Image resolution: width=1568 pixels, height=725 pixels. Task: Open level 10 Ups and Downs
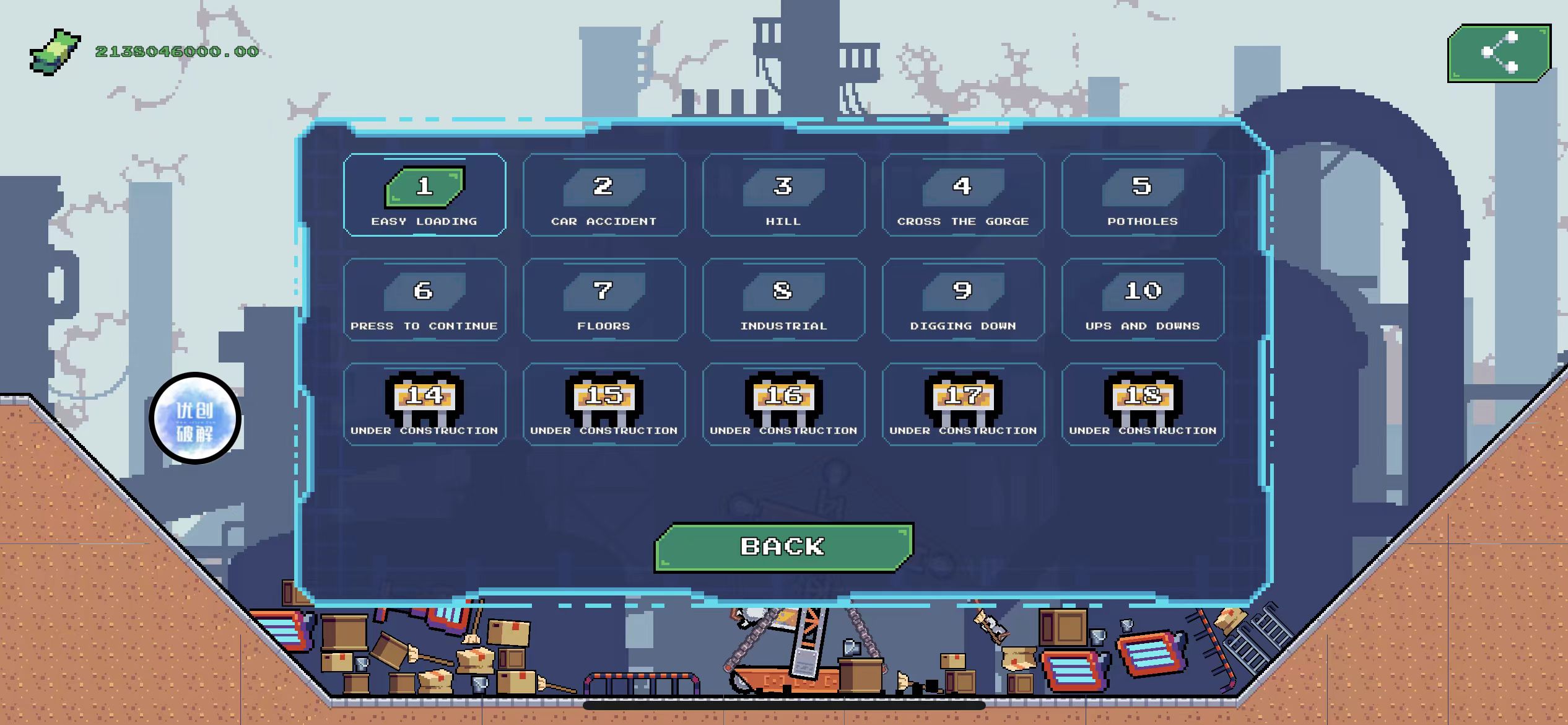coord(1143,300)
